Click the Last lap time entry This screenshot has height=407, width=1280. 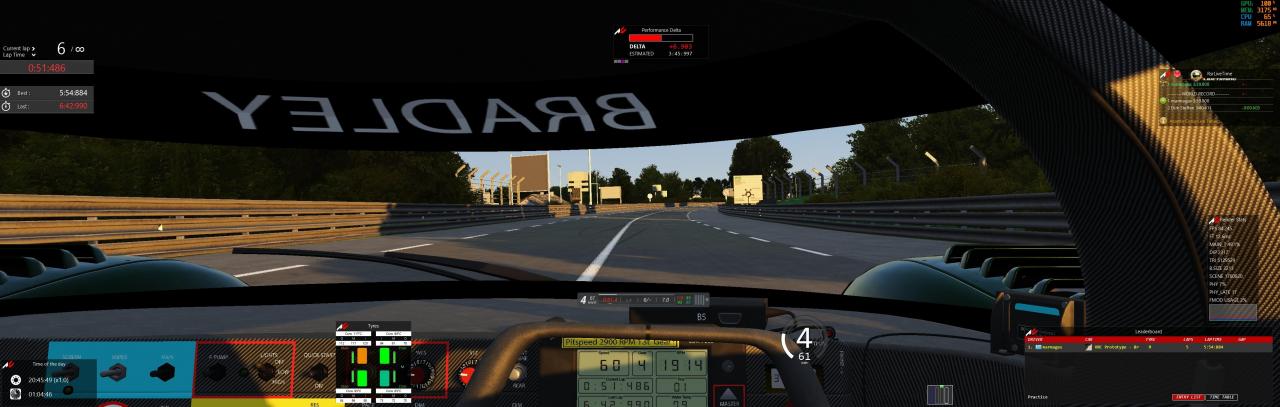pos(48,105)
